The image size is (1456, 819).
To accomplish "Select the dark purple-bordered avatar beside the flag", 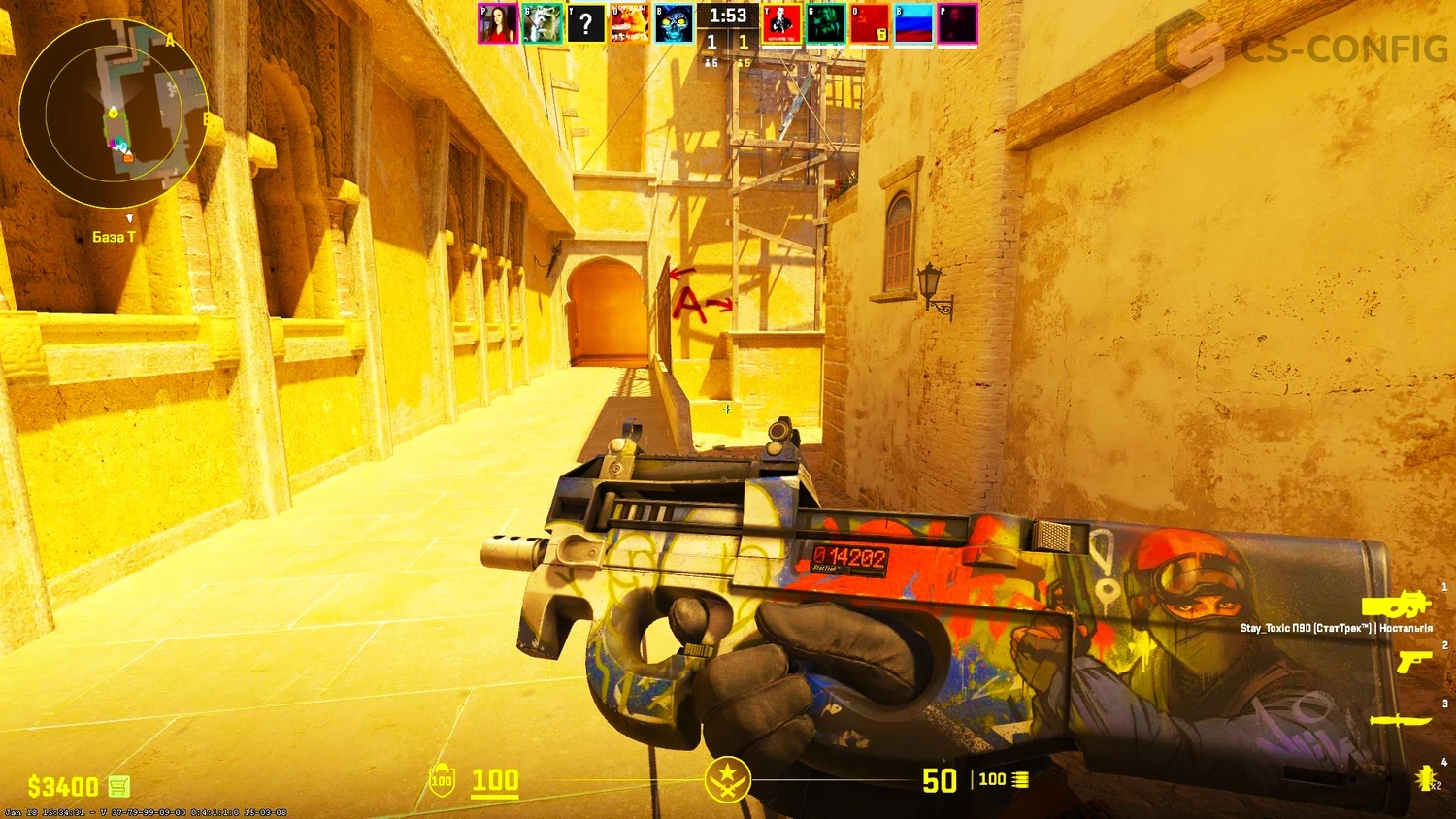I will pyautogui.click(x=957, y=23).
